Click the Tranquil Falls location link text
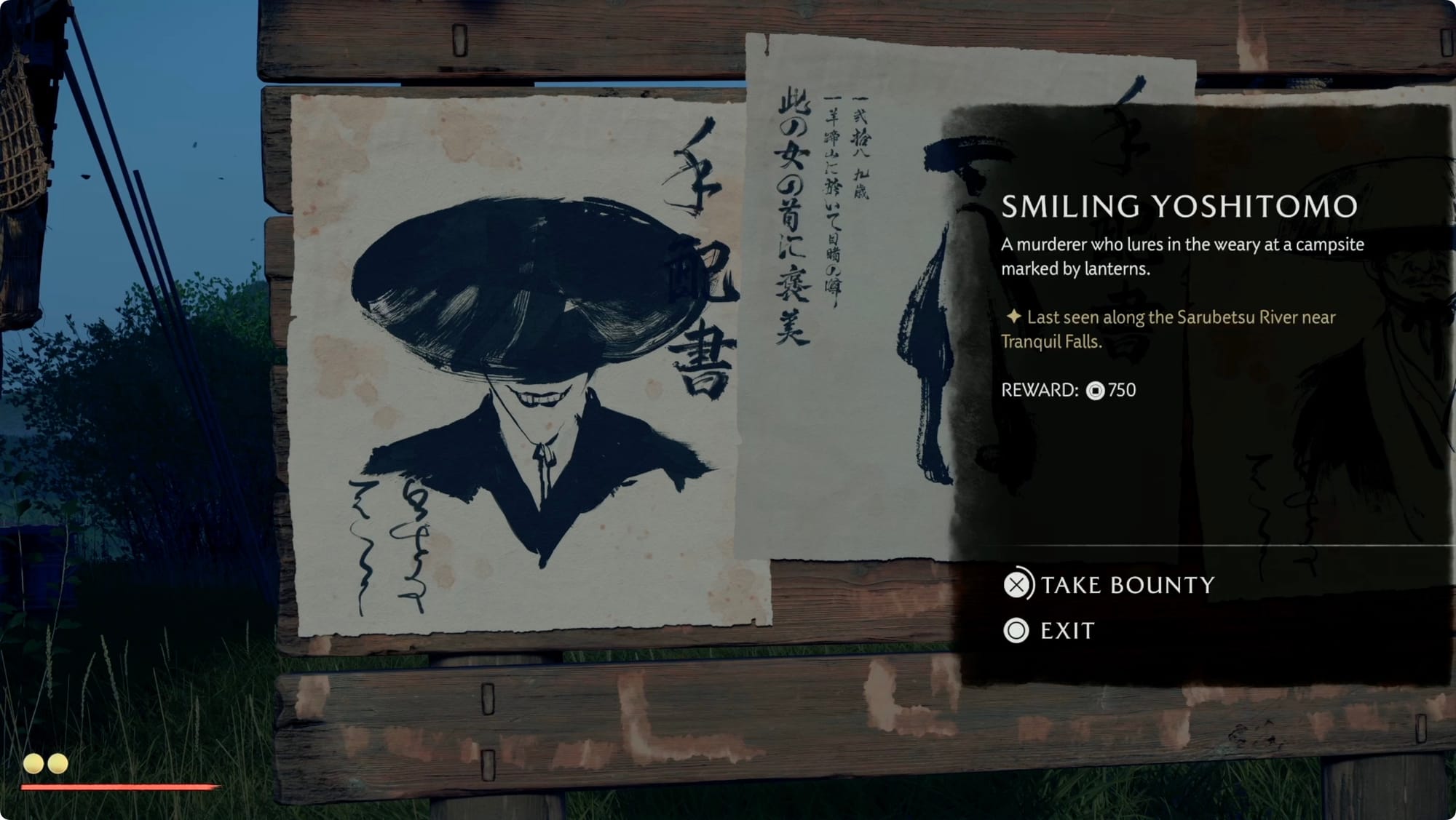This screenshot has width=1456, height=820. click(x=1050, y=339)
